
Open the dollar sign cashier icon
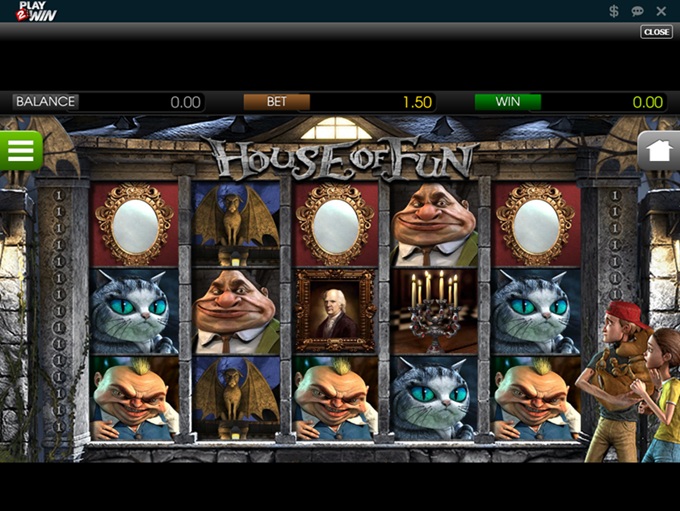pos(614,11)
